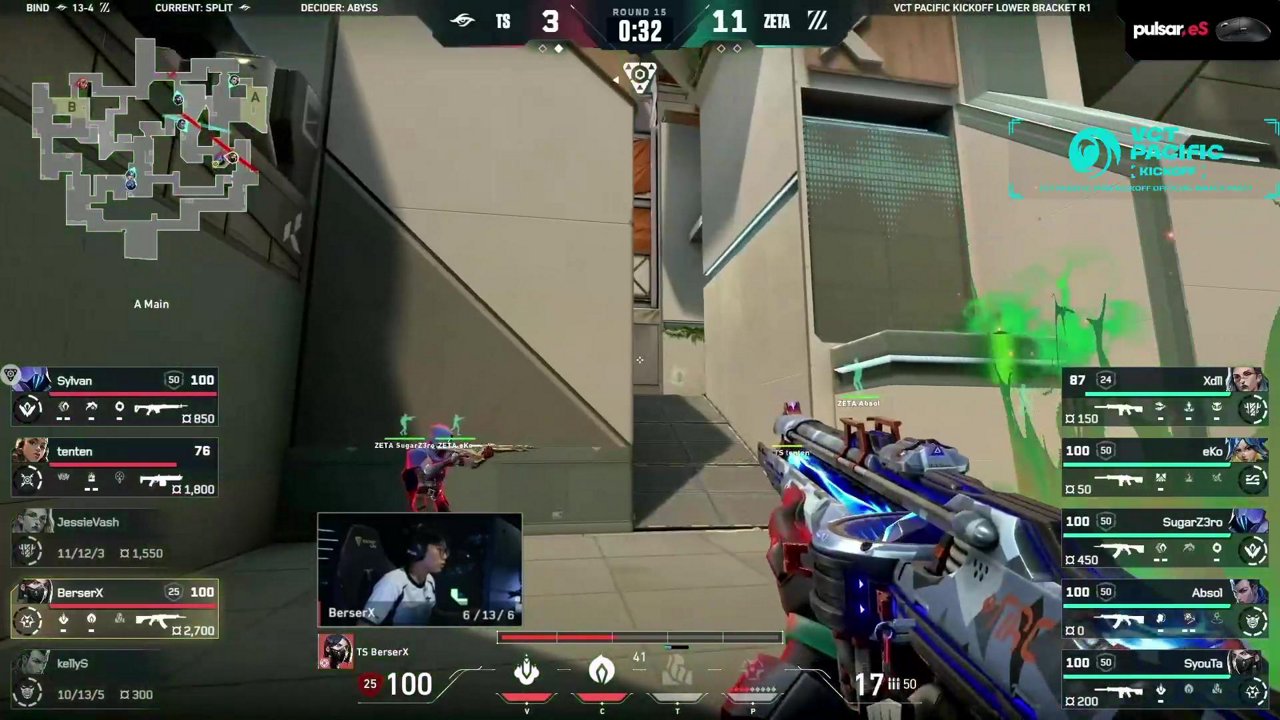Select Sylvan's player card

[x=115, y=398]
